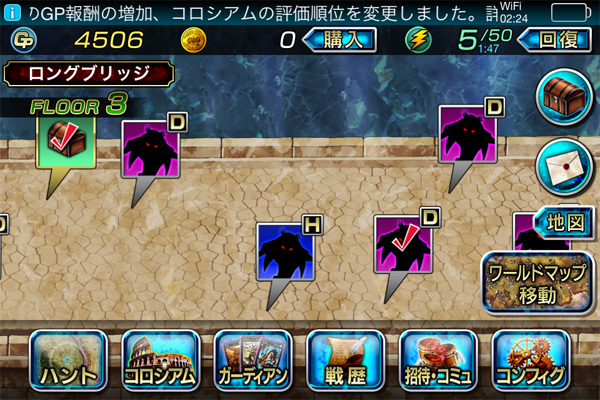
Task: Tap the info notice banner icon
Action: click(x=11, y=12)
